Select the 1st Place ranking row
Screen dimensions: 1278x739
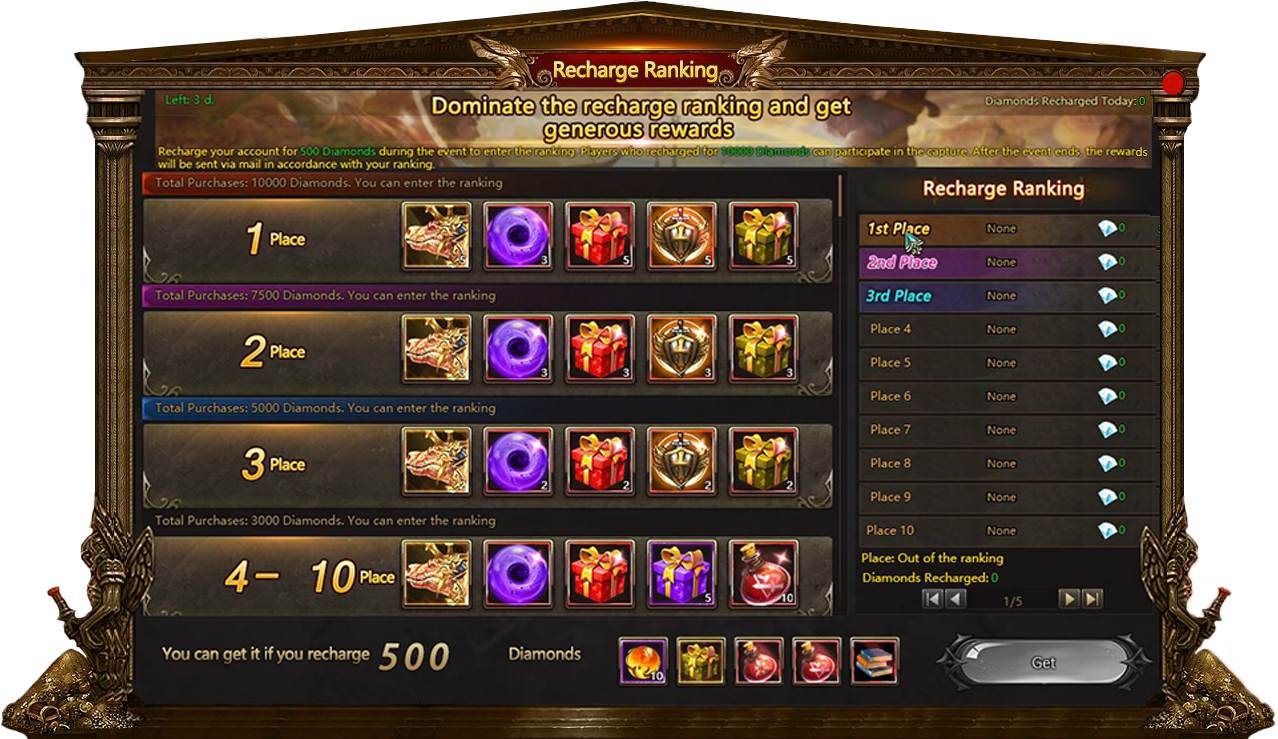pyautogui.click(x=1008, y=229)
